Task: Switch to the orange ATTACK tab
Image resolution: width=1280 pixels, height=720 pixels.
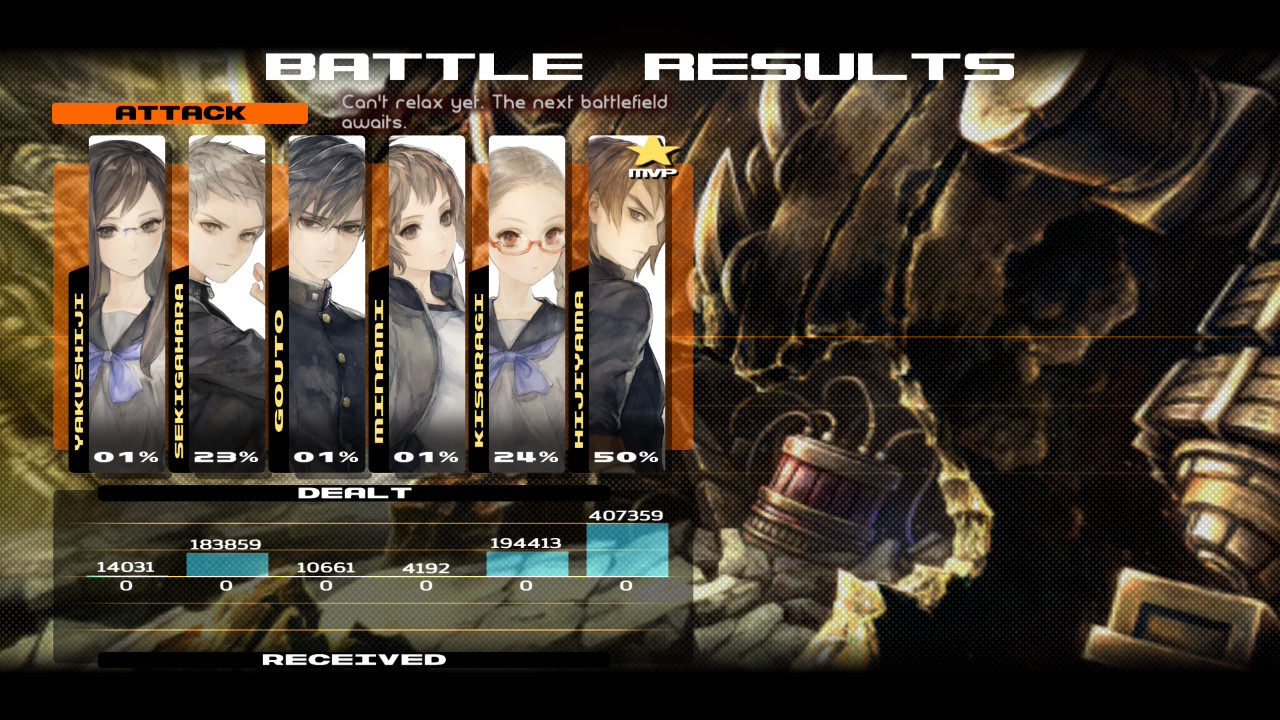Action: coord(180,113)
